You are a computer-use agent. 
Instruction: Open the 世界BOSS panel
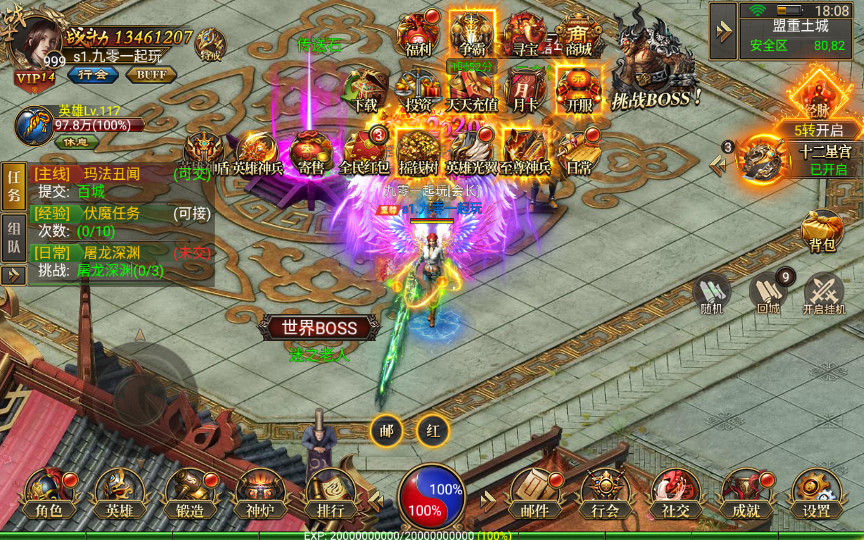319,328
